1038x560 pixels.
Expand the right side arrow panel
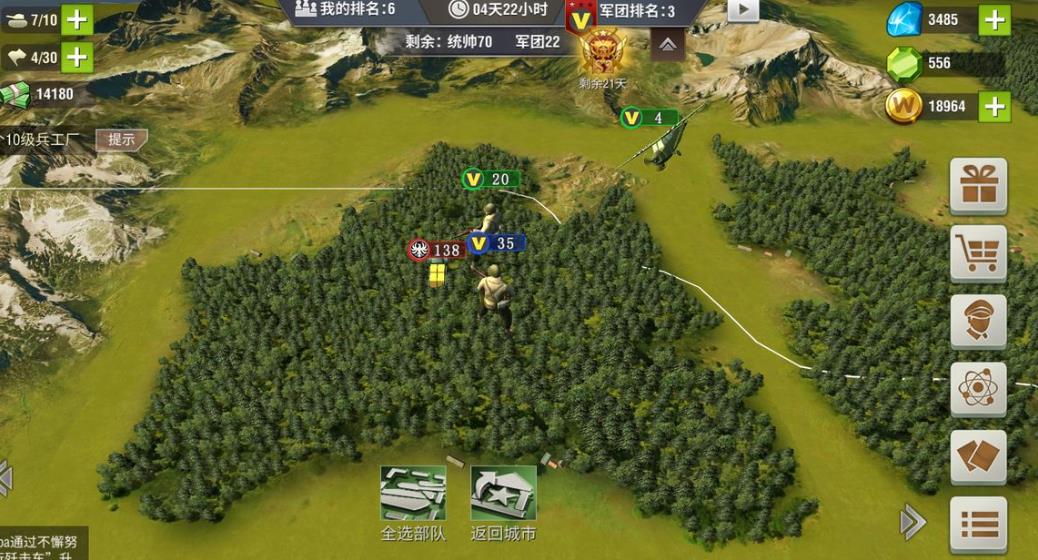pos(912,521)
